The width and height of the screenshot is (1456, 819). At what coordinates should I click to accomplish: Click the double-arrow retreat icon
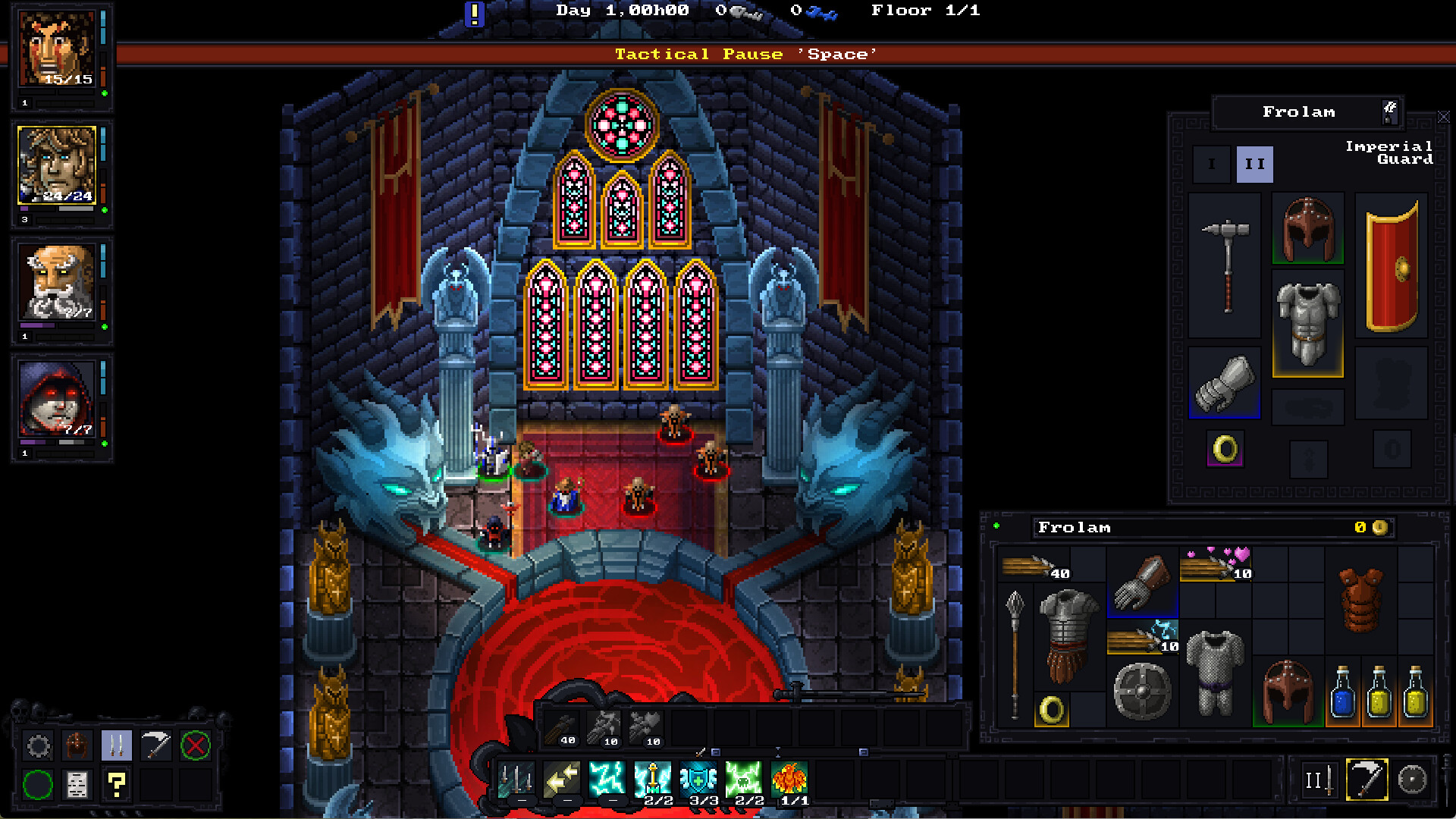click(563, 778)
